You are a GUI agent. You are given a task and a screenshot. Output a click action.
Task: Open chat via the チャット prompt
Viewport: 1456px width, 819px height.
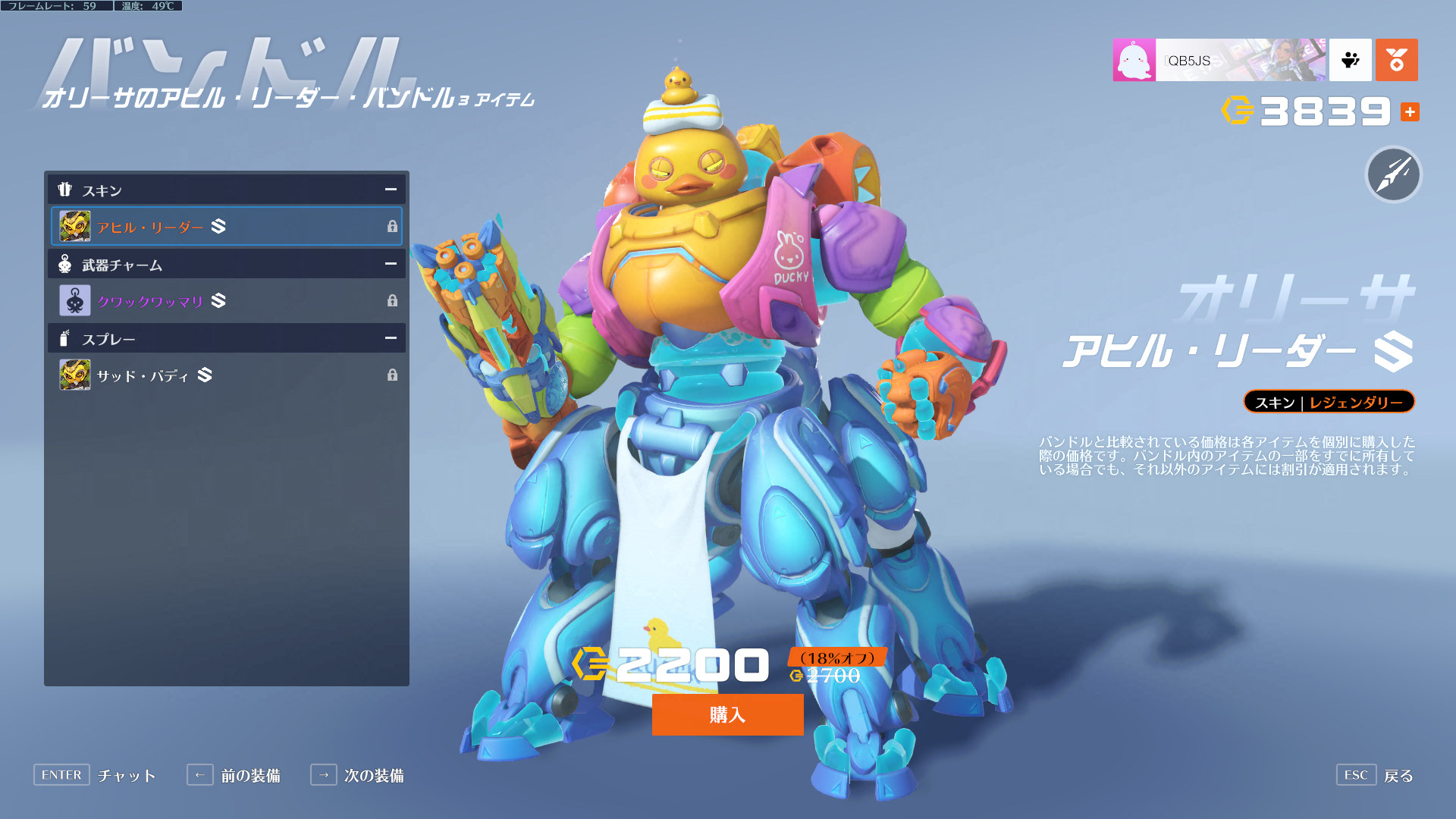pos(96,775)
